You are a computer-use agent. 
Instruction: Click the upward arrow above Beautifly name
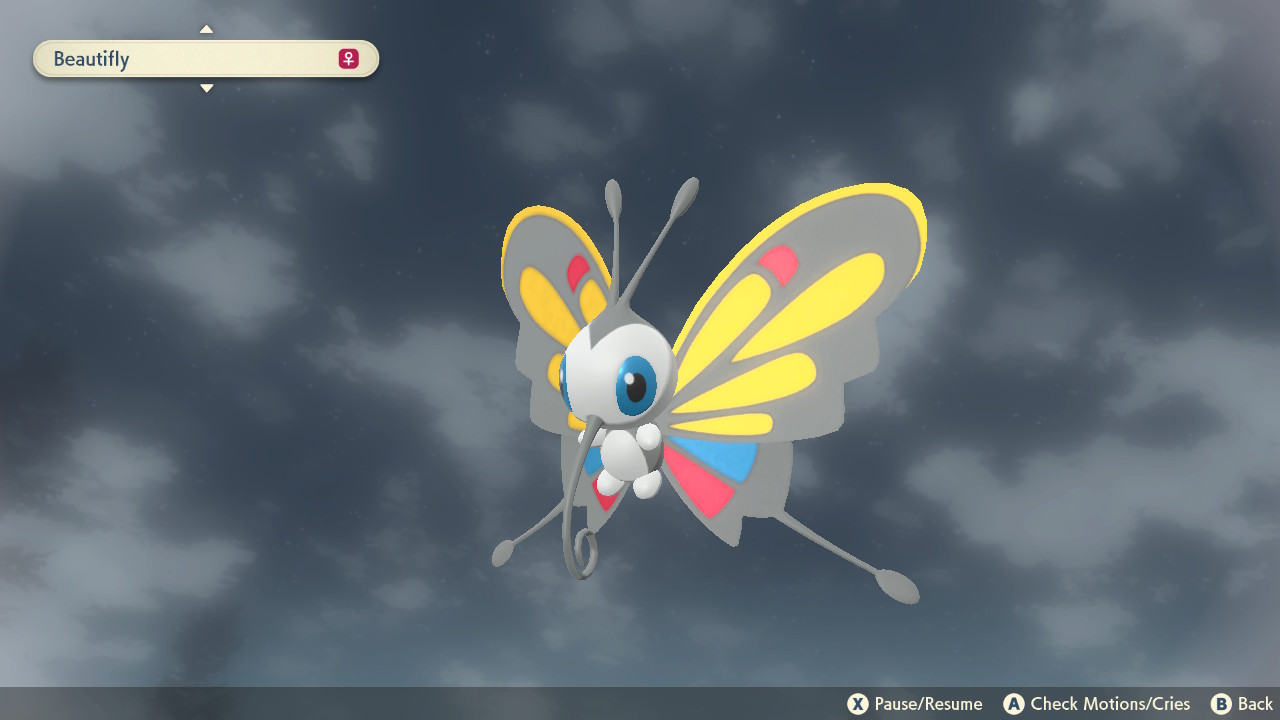point(206,29)
